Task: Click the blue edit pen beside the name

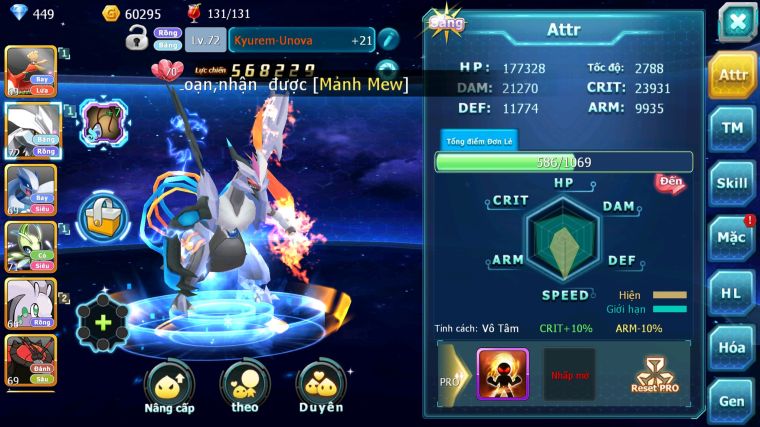Action: pyautogui.click(x=388, y=40)
